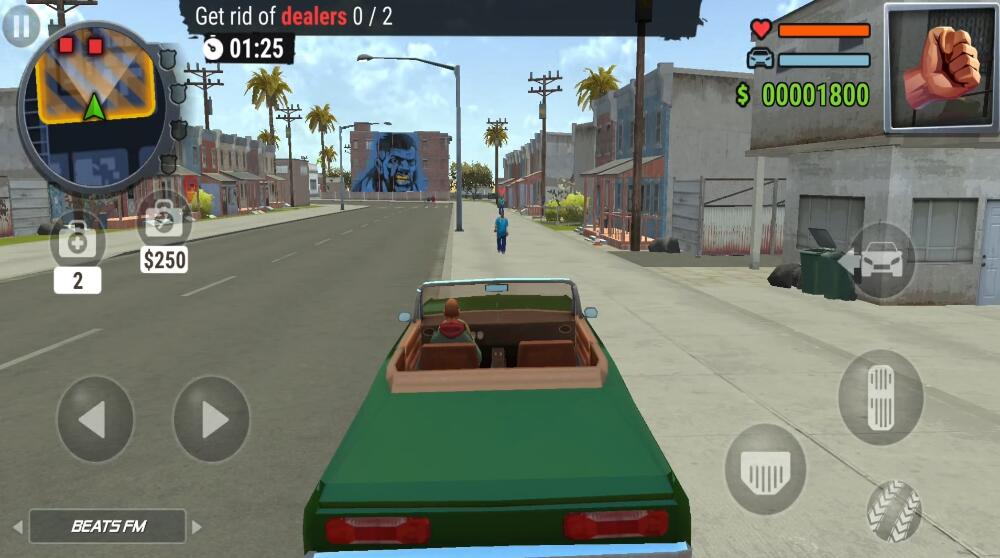
Task: Pause the game
Action: (20, 25)
